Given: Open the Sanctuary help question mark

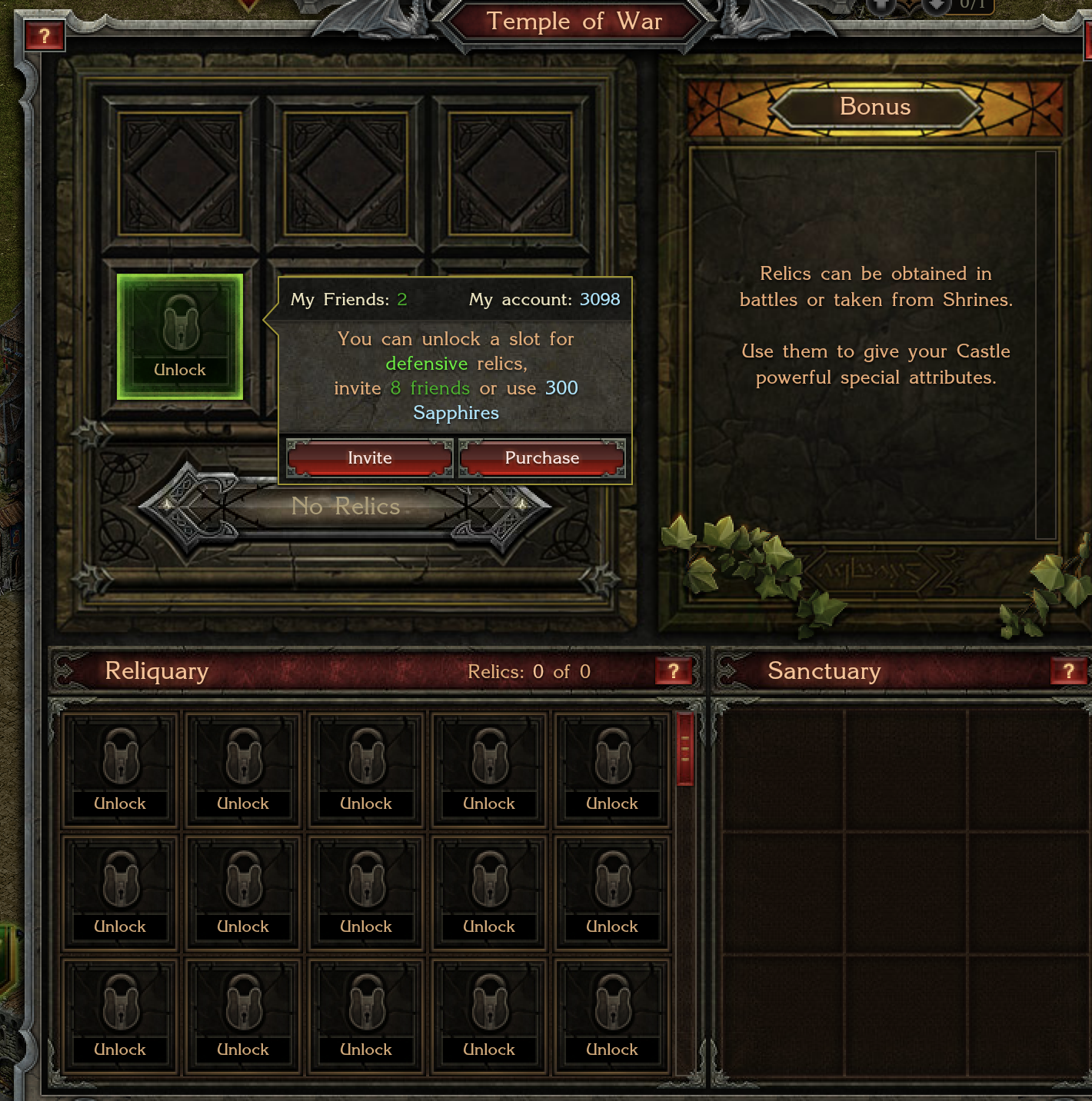Looking at the screenshot, I should pyautogui.click(x=1068, y=671).
